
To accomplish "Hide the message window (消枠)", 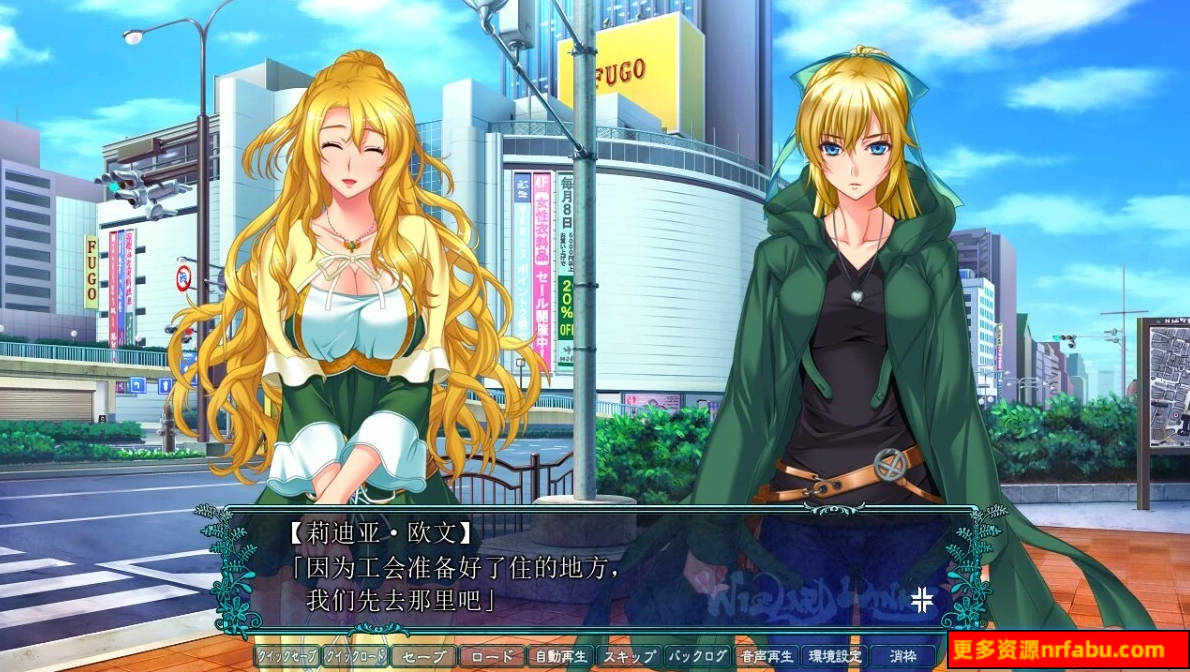I will tap(901, 657).
